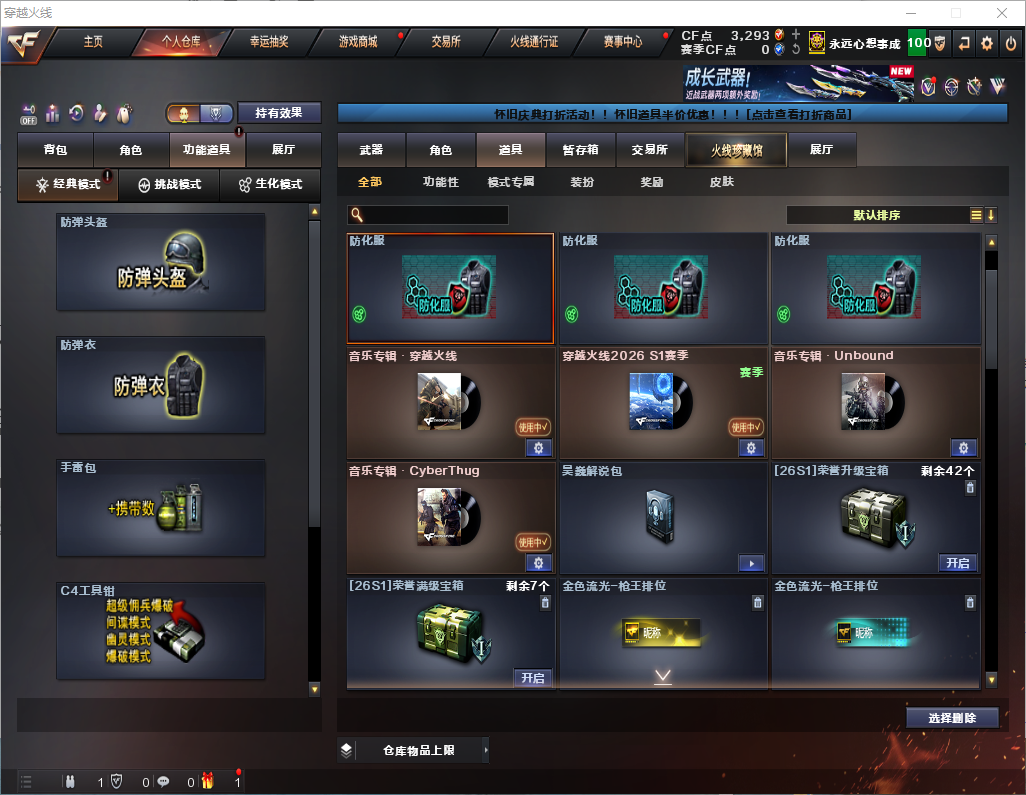Open the [26S1]荣誉升级宝箱 with 开启
The height and width of the screenshot is (795, 1026).
pyautogui.click(x=958, y=563)
